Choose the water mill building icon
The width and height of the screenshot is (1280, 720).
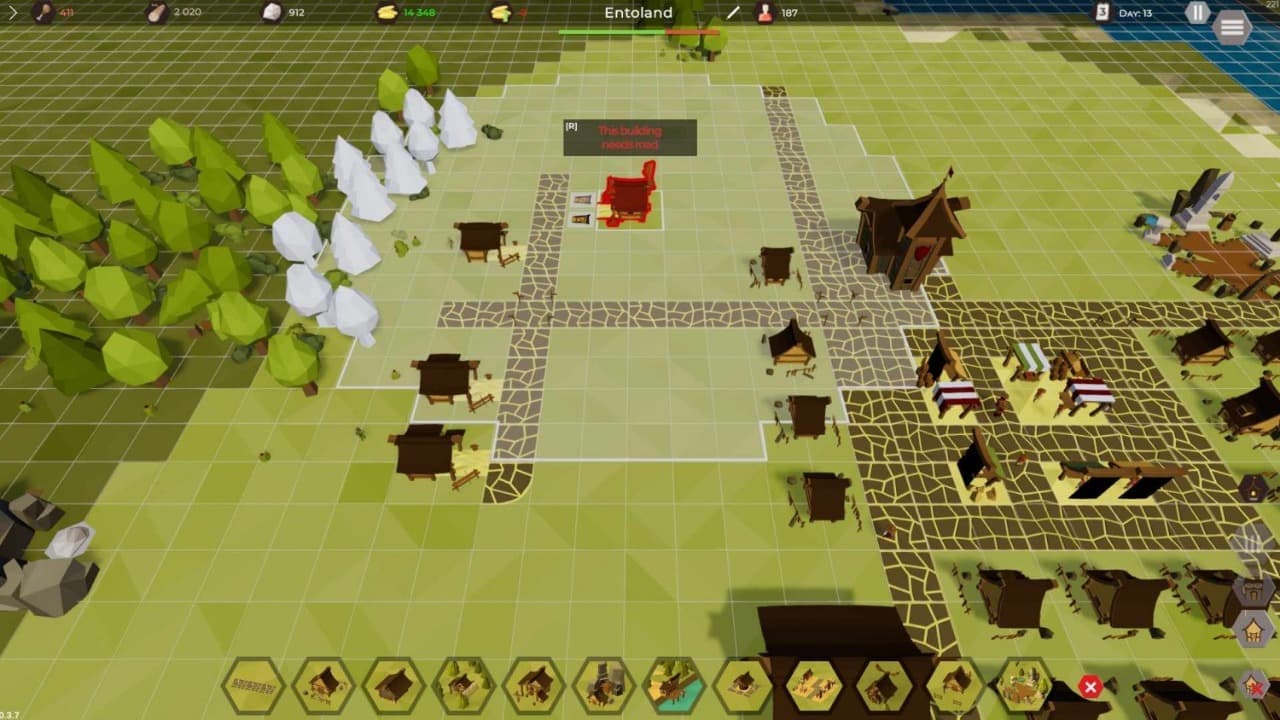coord(675,685)
